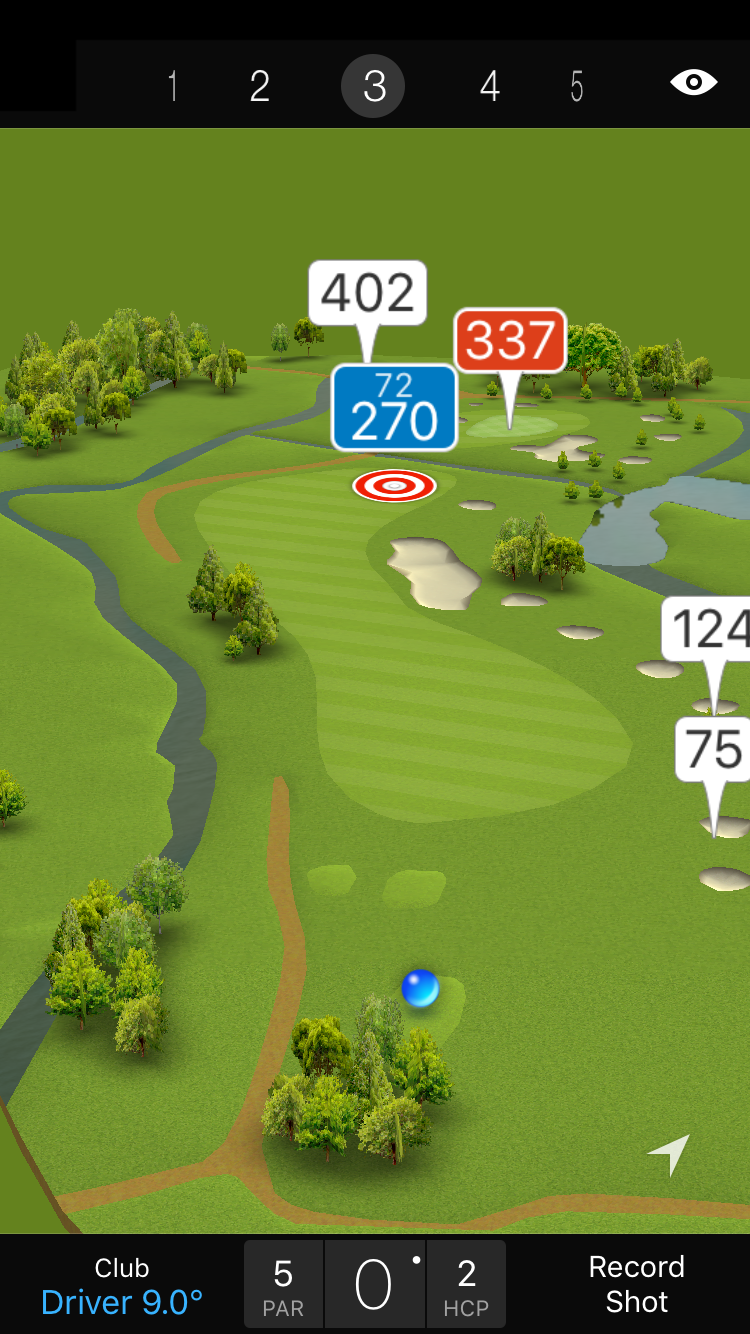Open the score entry showing 0

[x=374, y=1285]
